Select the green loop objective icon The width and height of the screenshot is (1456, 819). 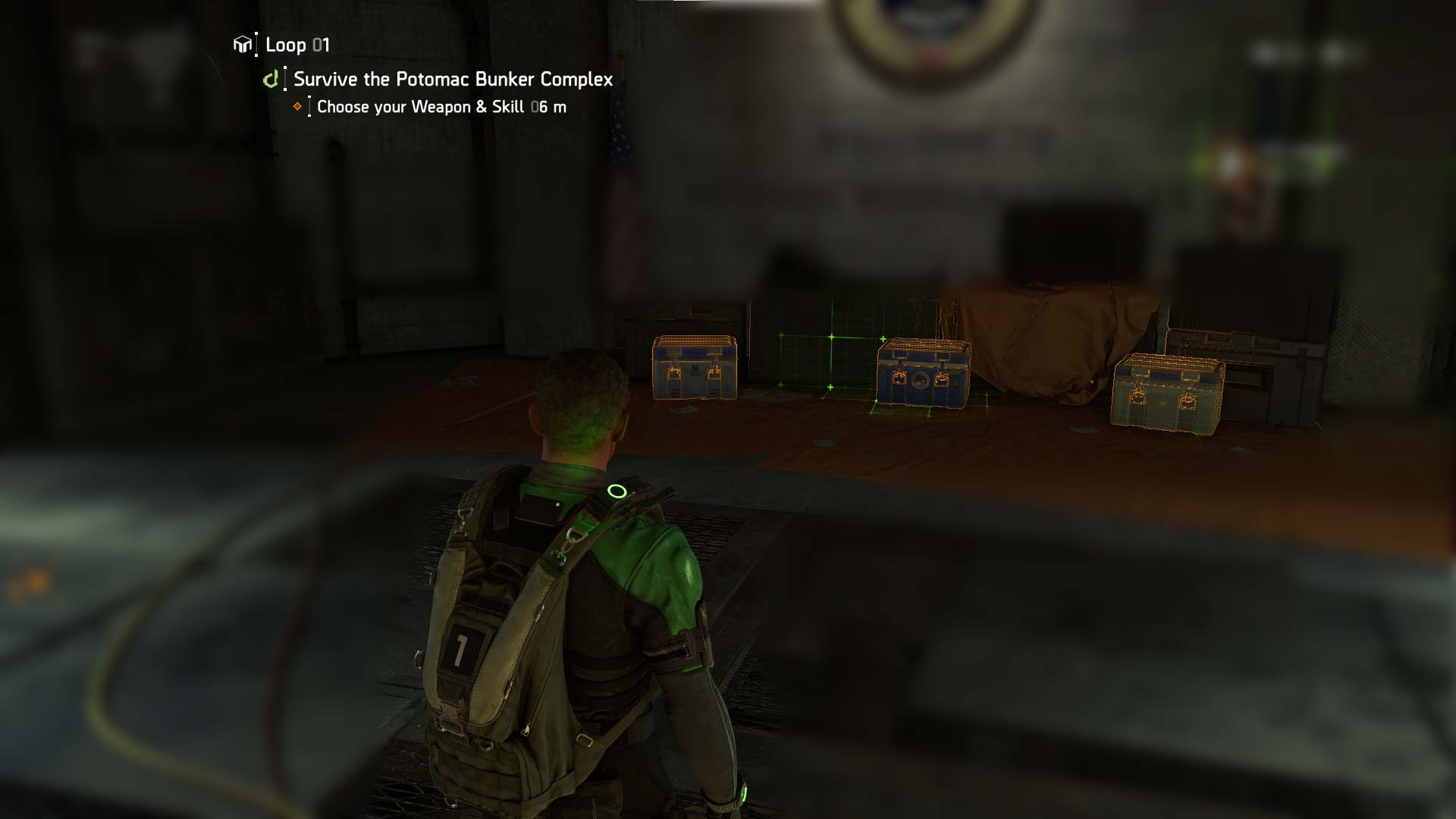click(271, 79)
